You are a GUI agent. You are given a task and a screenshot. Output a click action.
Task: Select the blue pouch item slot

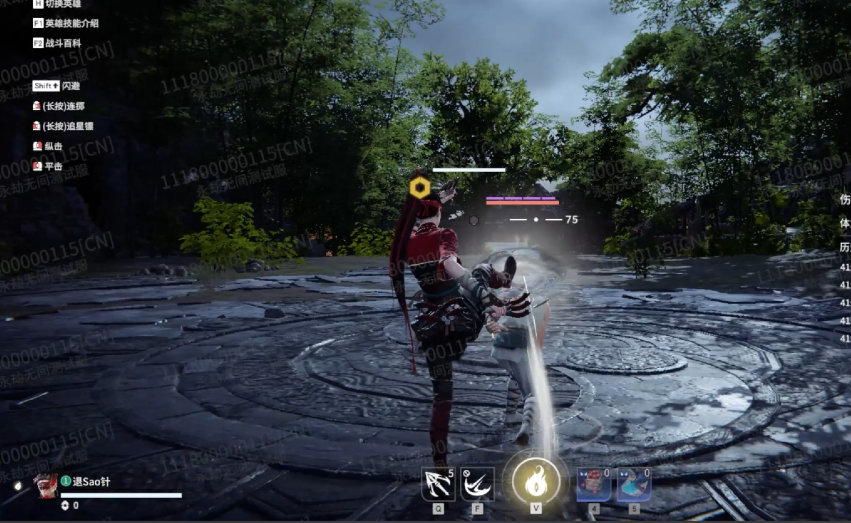(634, 484)
